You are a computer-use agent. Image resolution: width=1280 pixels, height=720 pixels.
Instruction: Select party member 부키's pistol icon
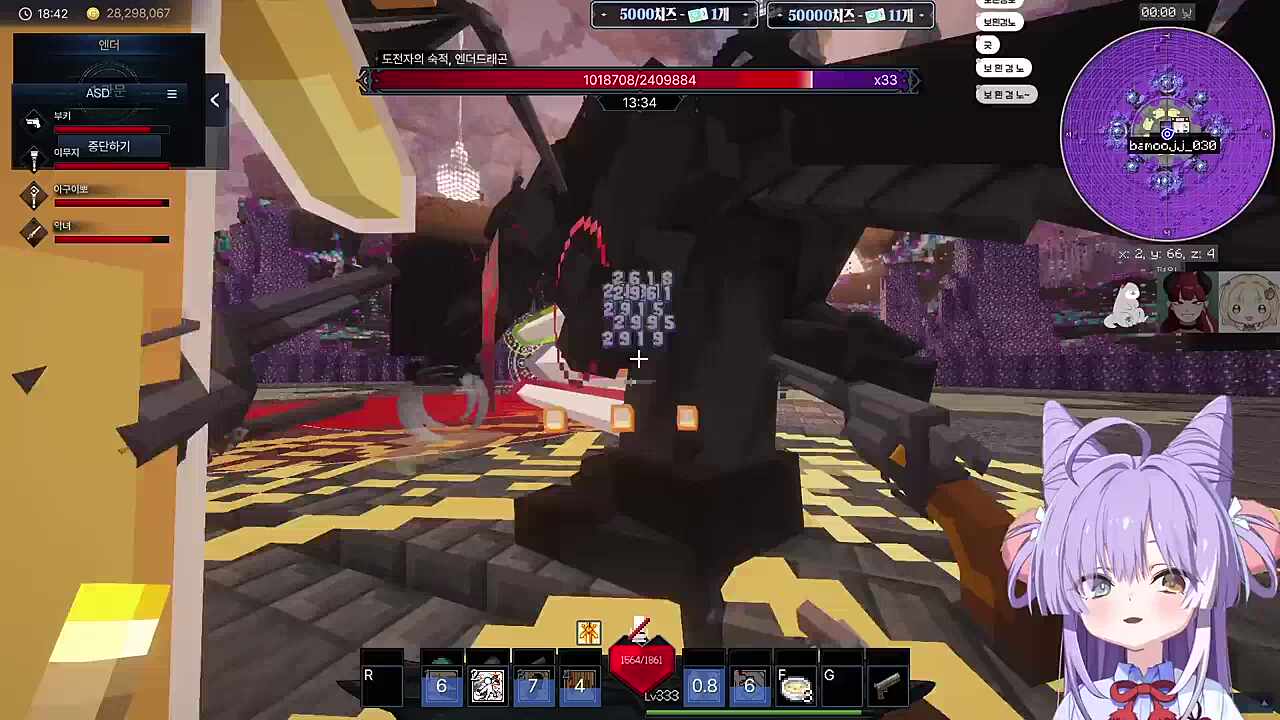pos(34,122)
